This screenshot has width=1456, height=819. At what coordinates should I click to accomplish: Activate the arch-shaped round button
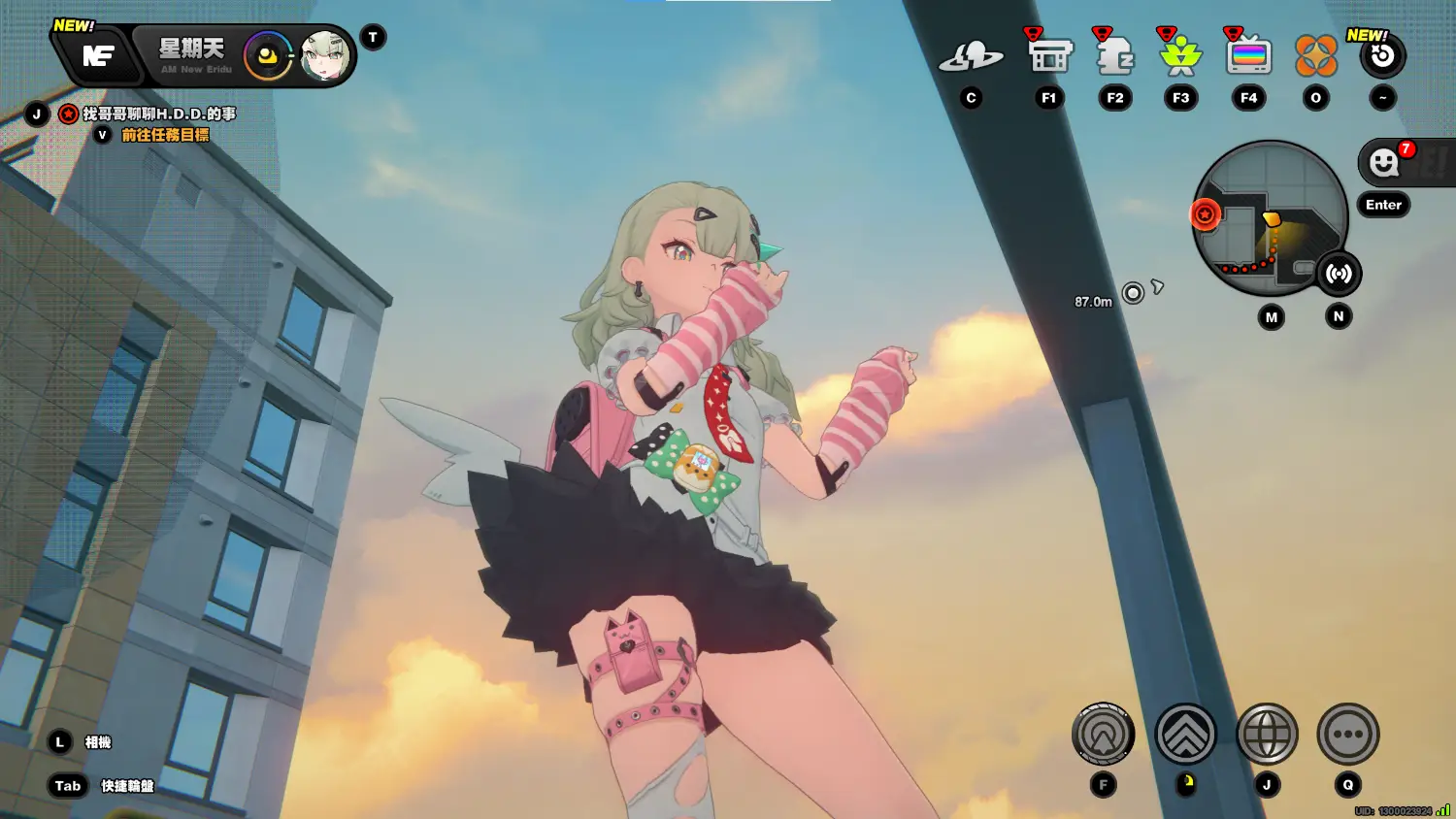[1103, 735]
